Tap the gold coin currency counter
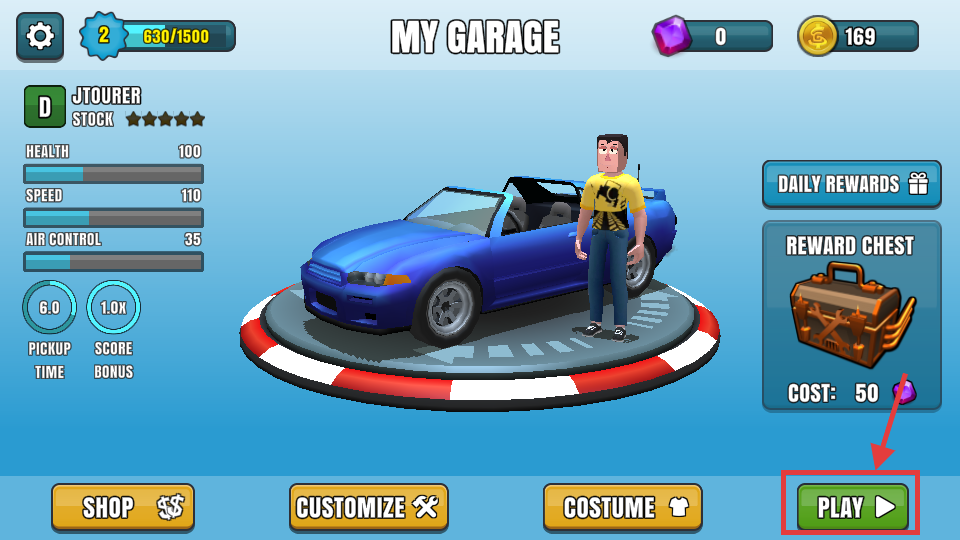This screenshot has width=960, height=540. point(858,37)
